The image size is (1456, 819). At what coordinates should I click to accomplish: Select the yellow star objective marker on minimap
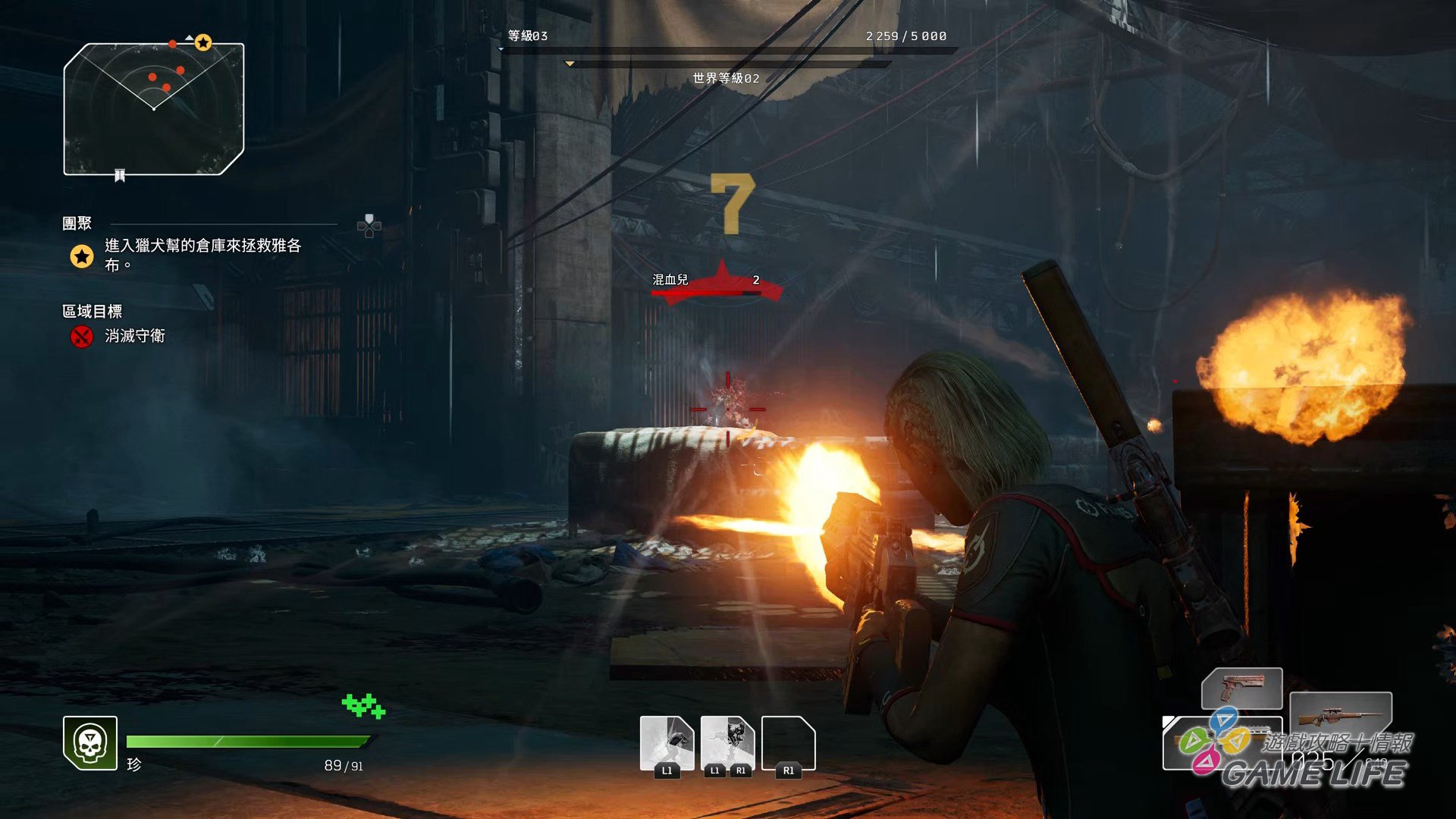[202, 43]
